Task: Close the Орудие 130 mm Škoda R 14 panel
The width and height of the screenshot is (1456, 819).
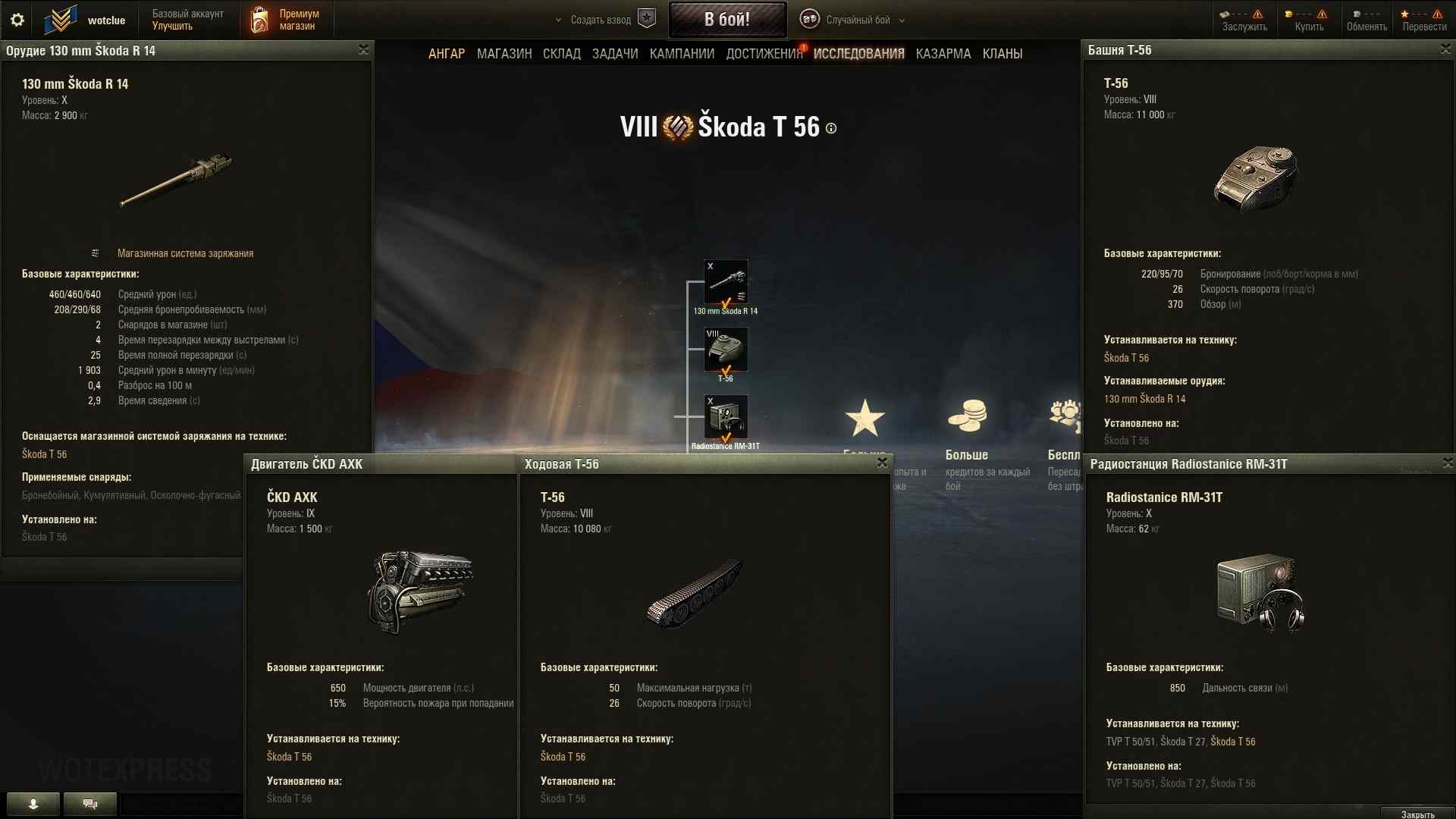Action: 363,50
